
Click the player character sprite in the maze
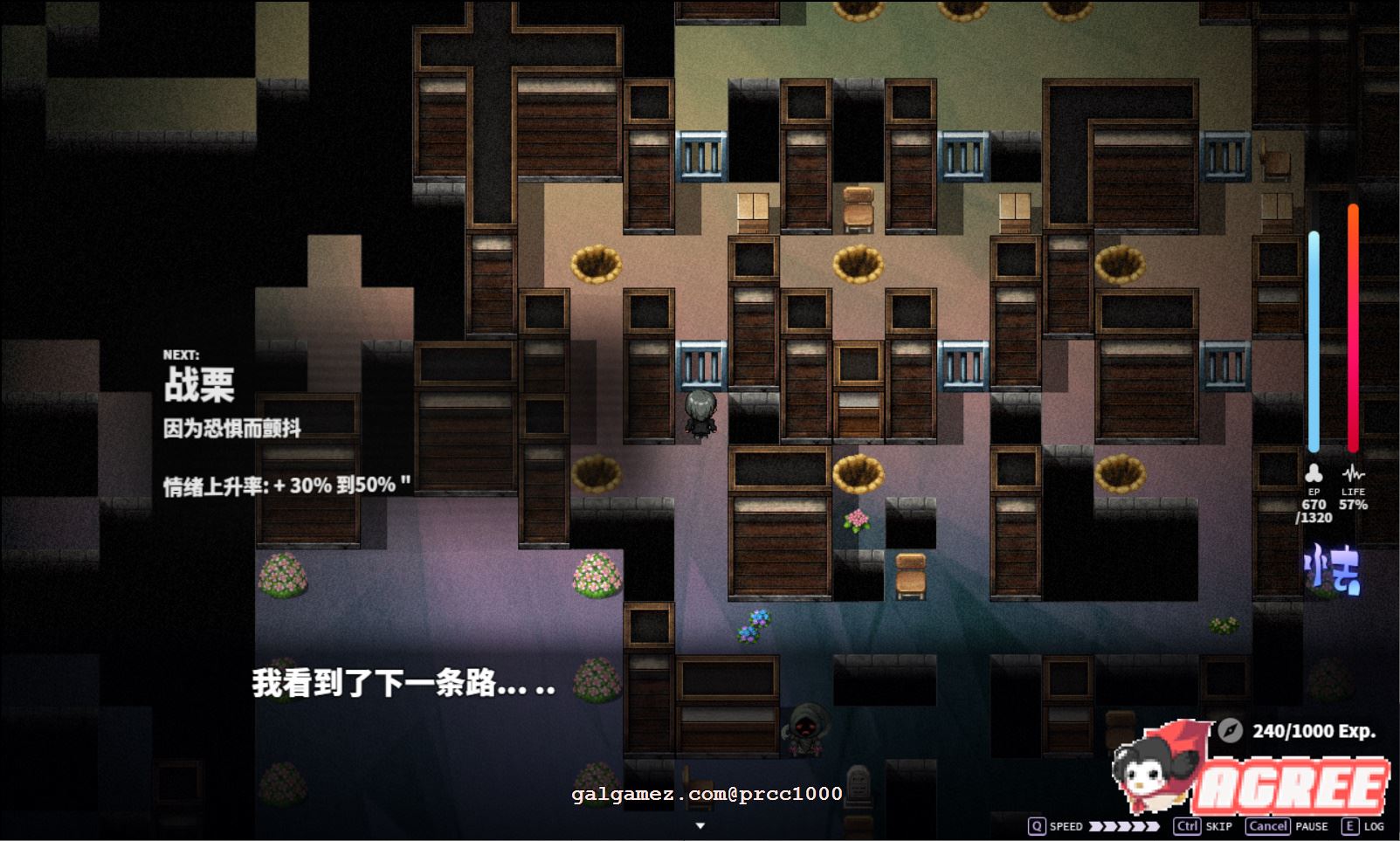pyautogui.click(x=700, y=415)
